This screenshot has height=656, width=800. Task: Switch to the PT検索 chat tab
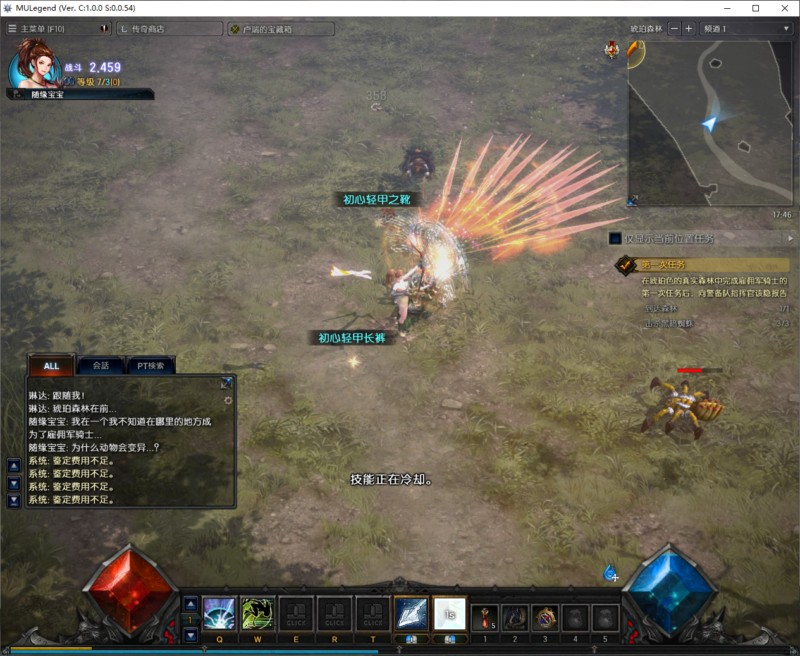151,366
